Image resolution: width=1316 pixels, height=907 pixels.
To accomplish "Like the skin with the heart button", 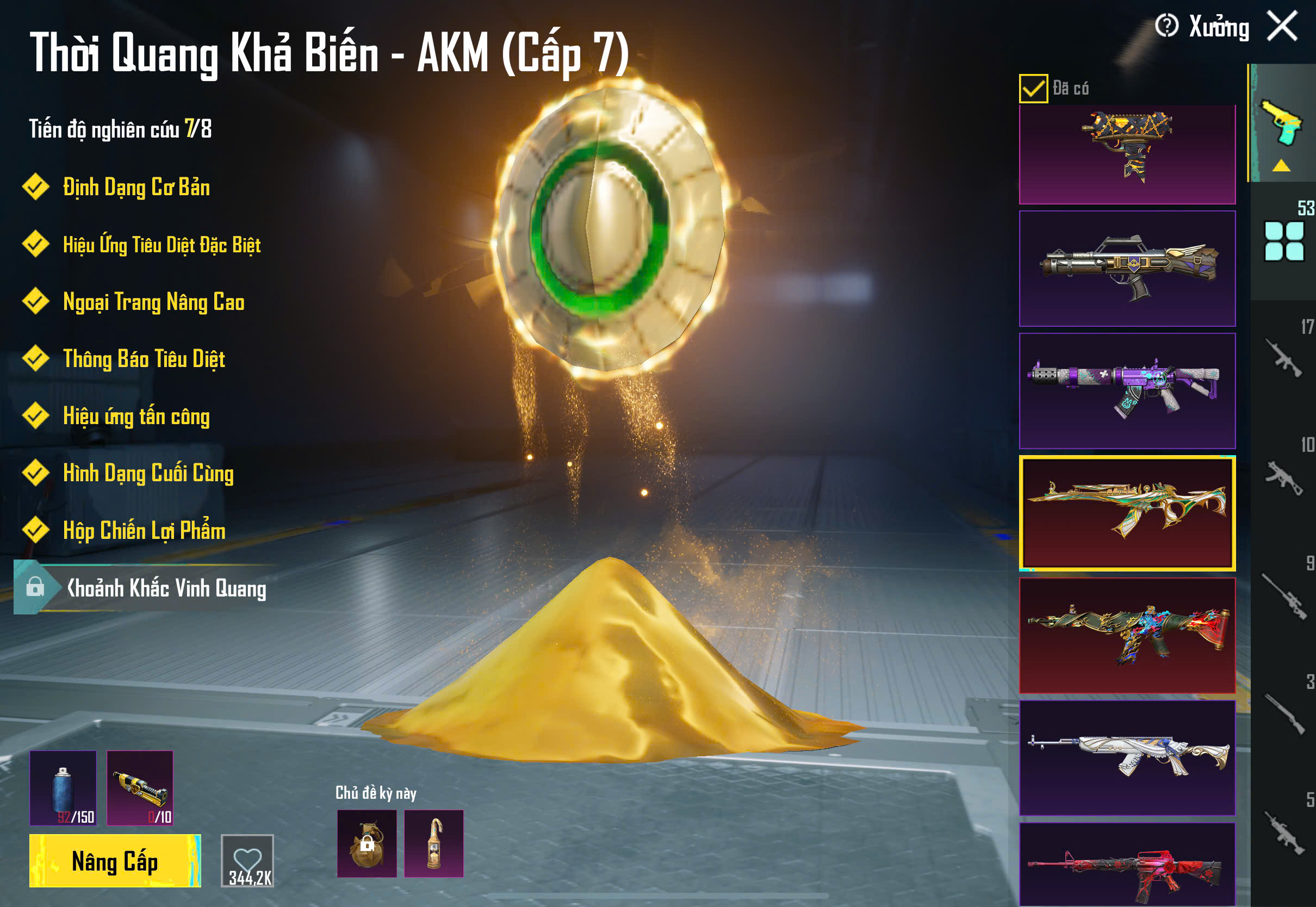I will pyautogui.click(x=247, y=860).
